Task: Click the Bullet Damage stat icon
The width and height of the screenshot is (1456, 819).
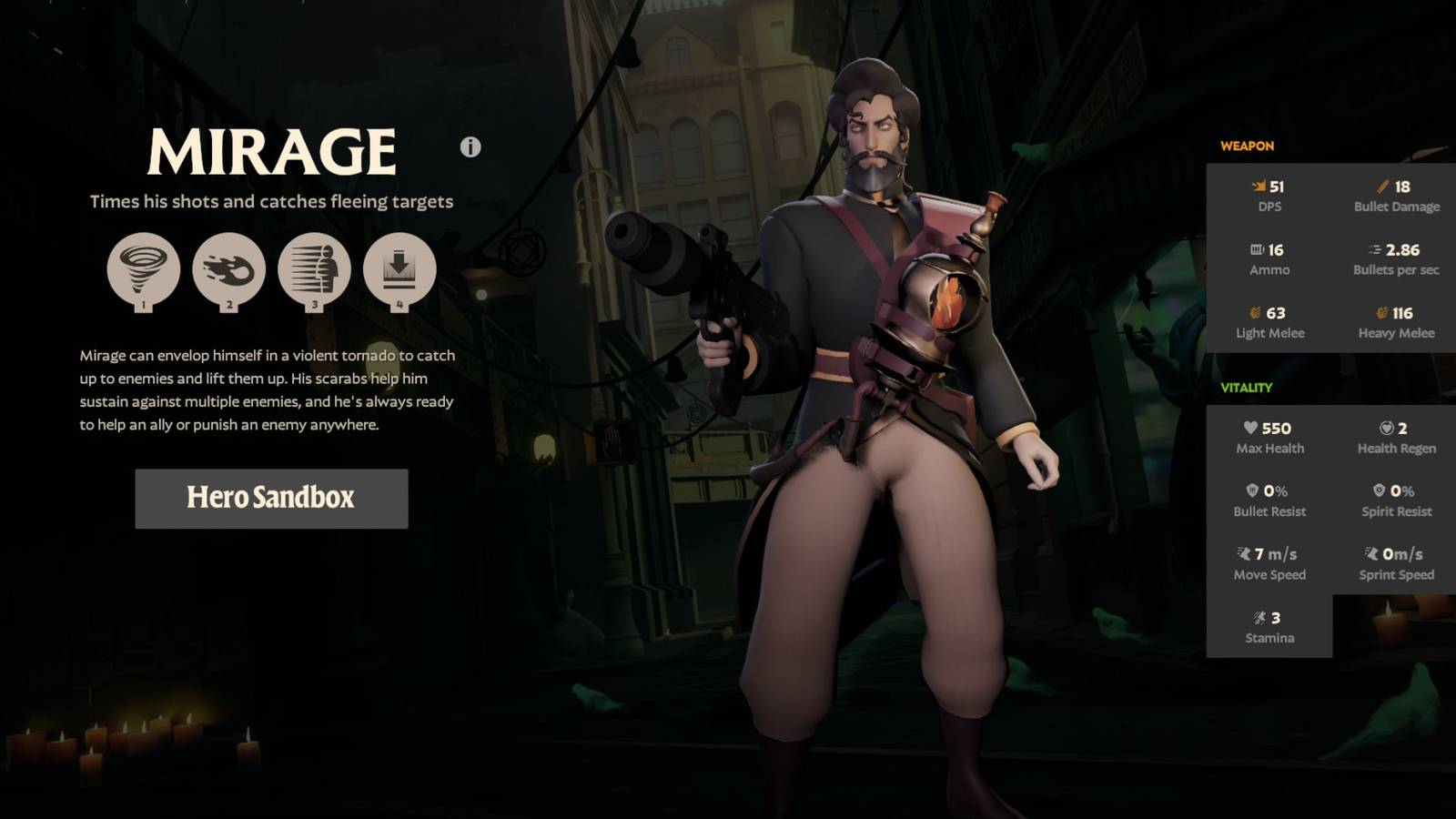Action: (1381, 186)
